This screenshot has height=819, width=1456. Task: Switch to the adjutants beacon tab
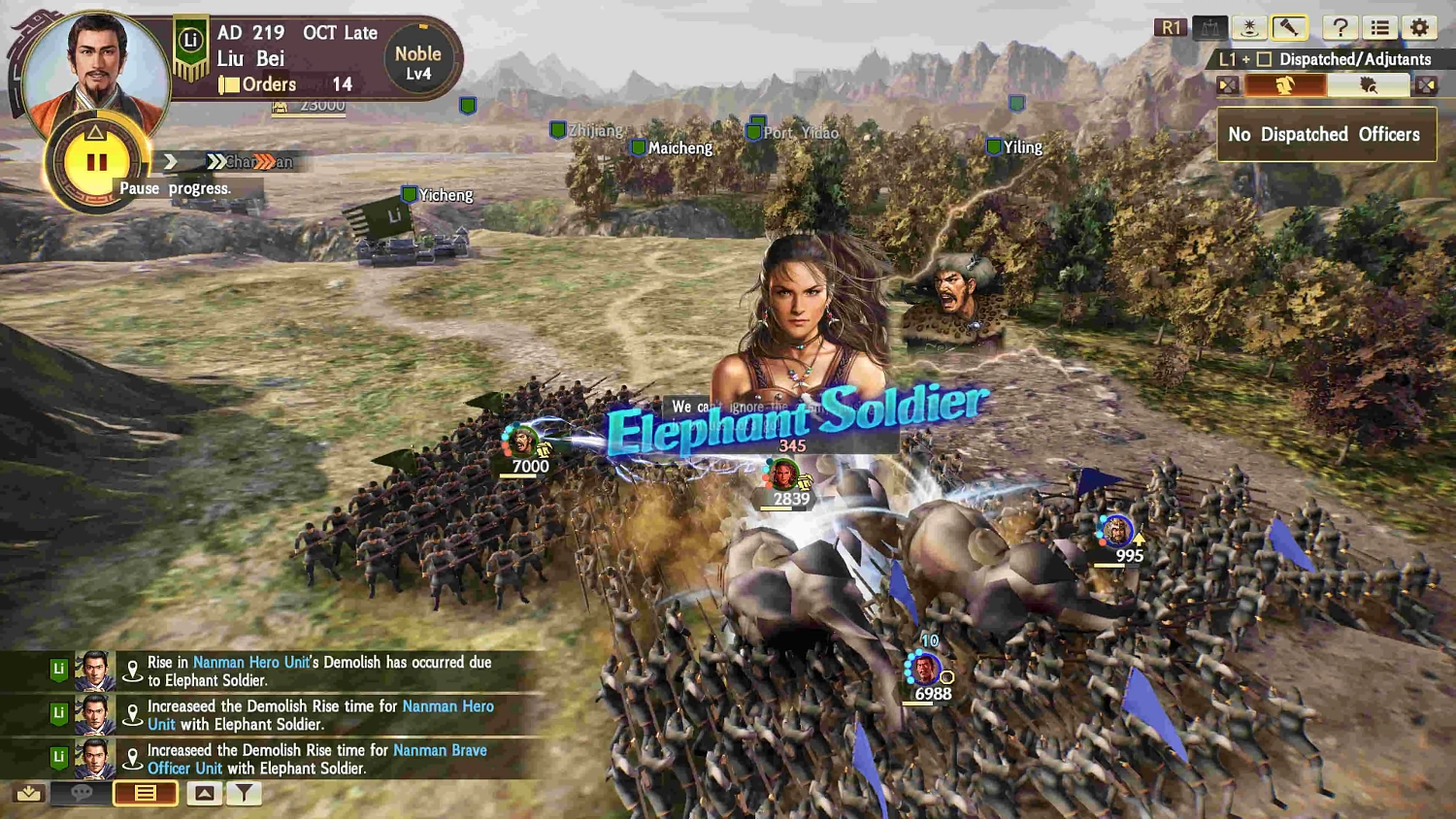coord(1371,84)
